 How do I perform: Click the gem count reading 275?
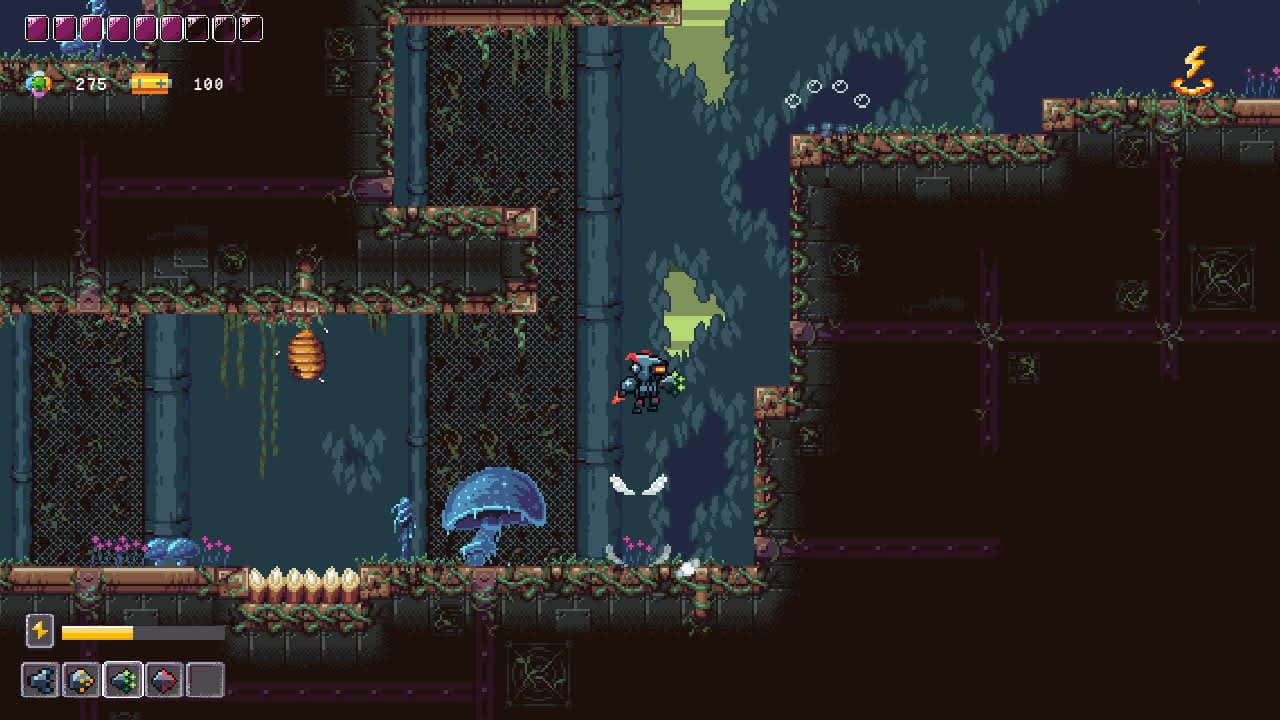92,84
